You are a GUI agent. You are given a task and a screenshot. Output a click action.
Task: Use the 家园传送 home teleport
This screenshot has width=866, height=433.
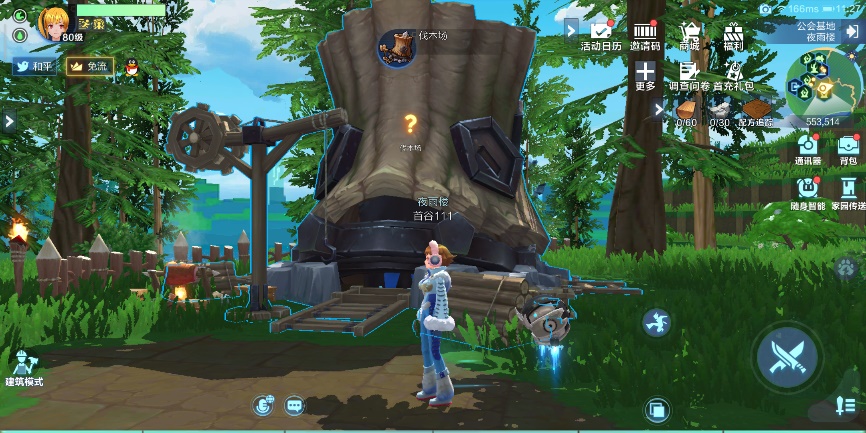(848, 190)
